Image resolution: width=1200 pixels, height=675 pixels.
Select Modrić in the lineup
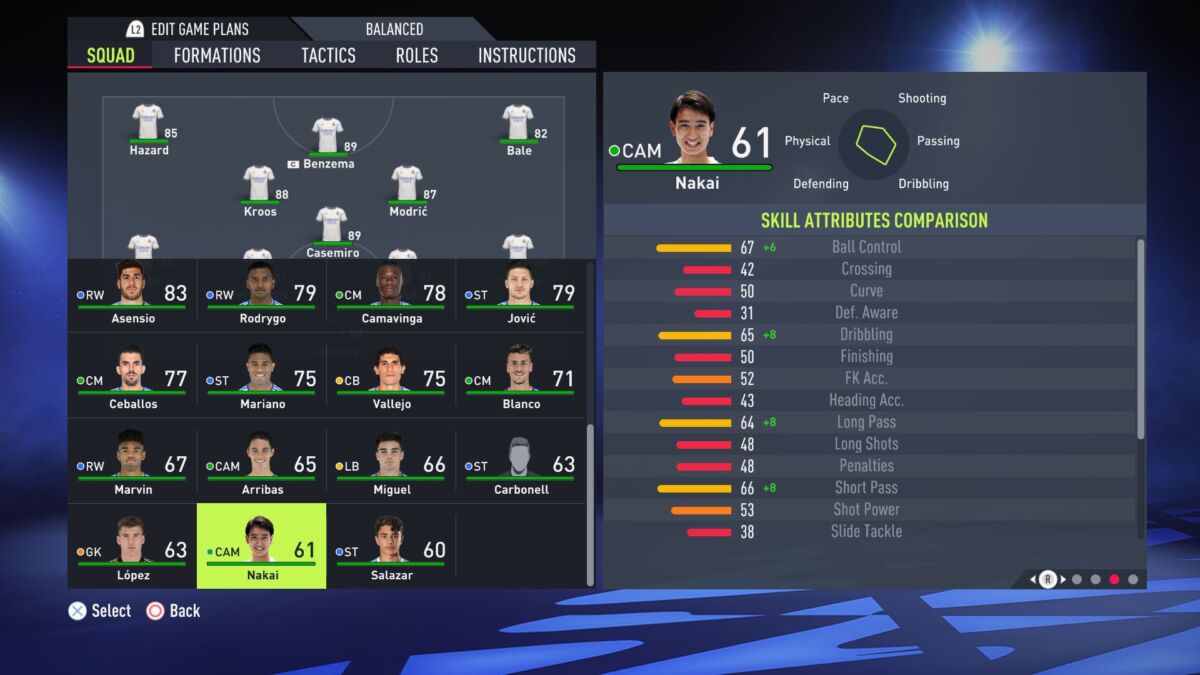point(407,188)
